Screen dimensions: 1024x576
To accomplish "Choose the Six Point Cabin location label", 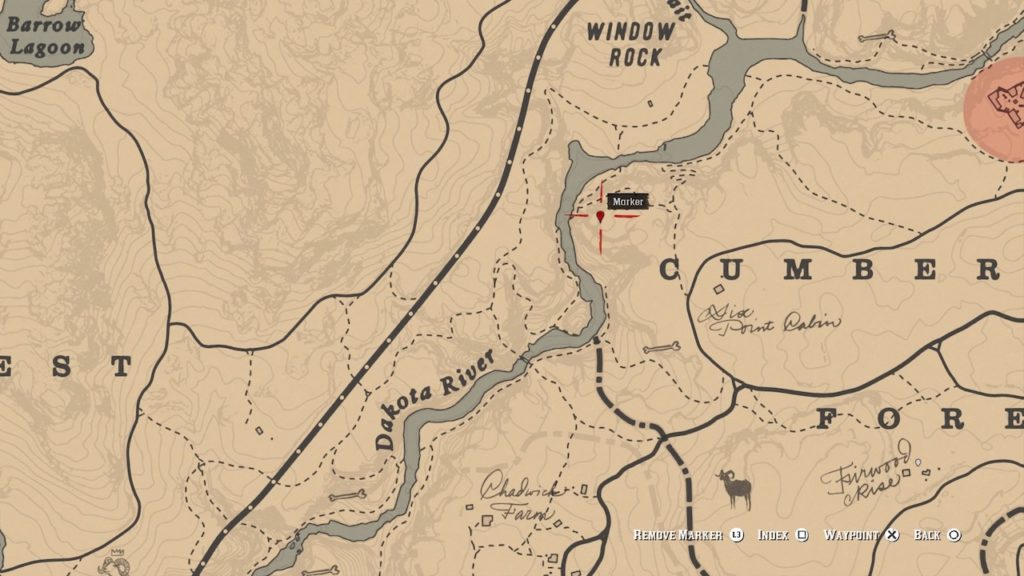I will click(770, 319).
